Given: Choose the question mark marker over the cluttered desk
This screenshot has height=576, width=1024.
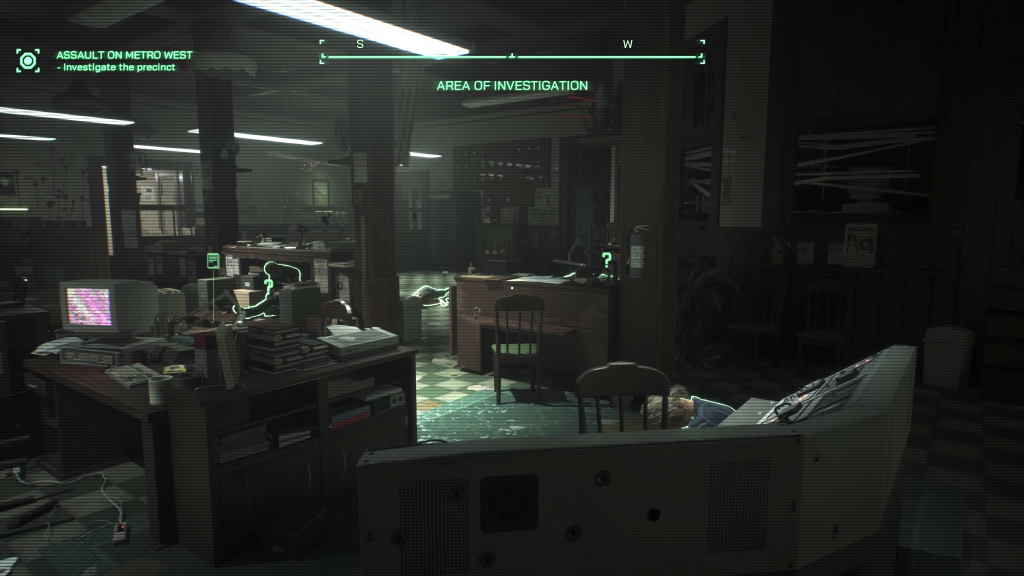Looking at the screenshot, I should point(268,285).
